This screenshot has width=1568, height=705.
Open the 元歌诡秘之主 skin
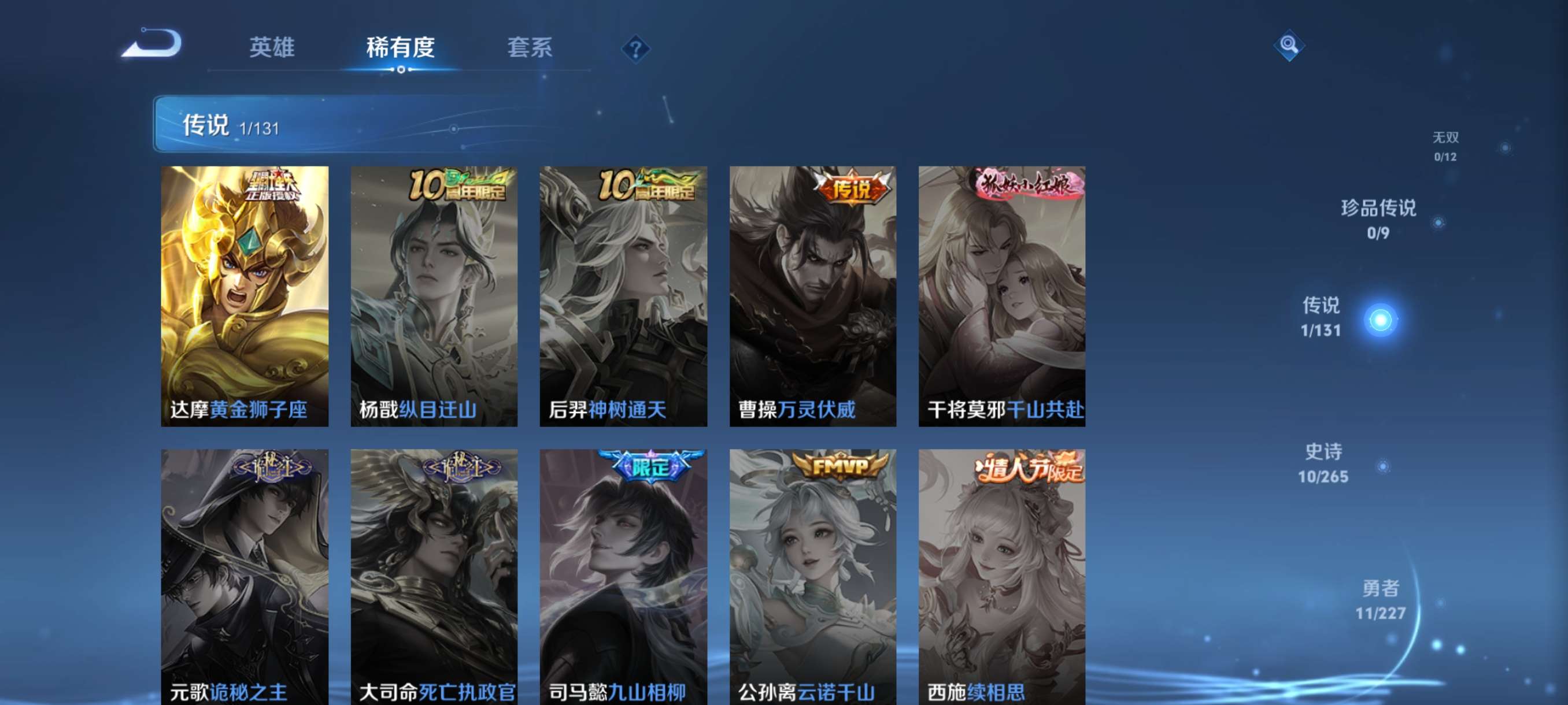[243, 578]
